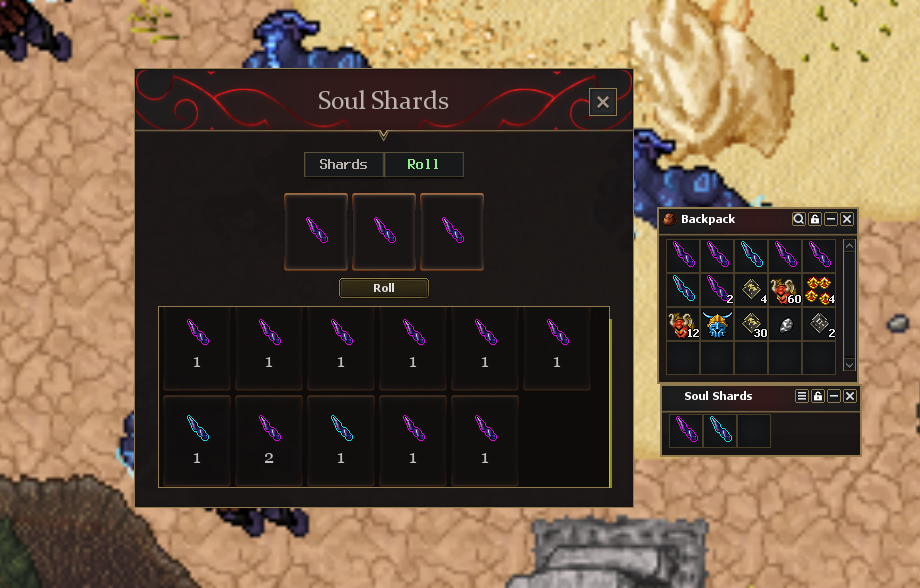Close the Soul Shards dialog
The height and width of the screenshot is (588, 920).
click(602, 102)
